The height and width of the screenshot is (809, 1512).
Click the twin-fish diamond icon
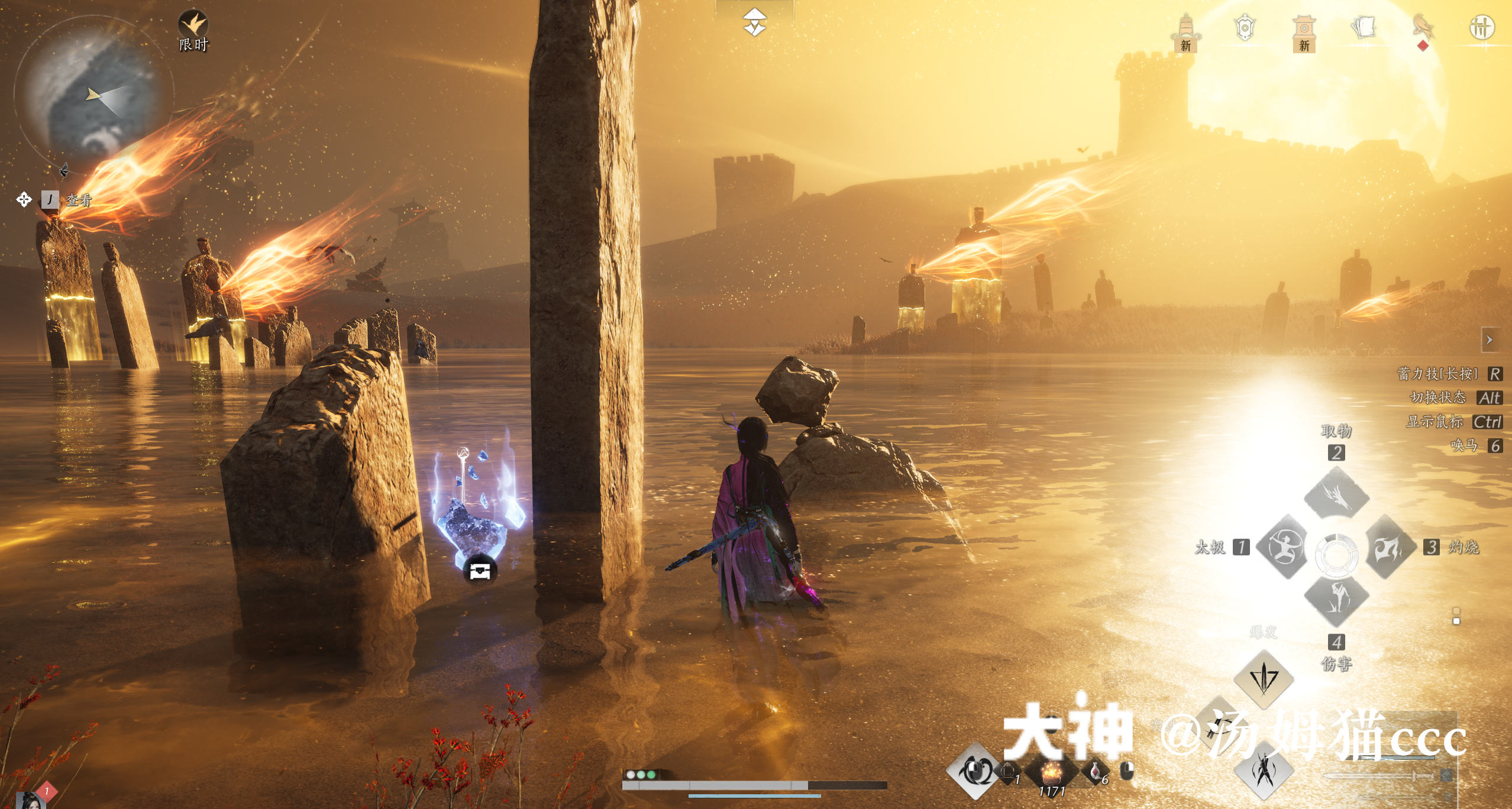tap(974, 771)
